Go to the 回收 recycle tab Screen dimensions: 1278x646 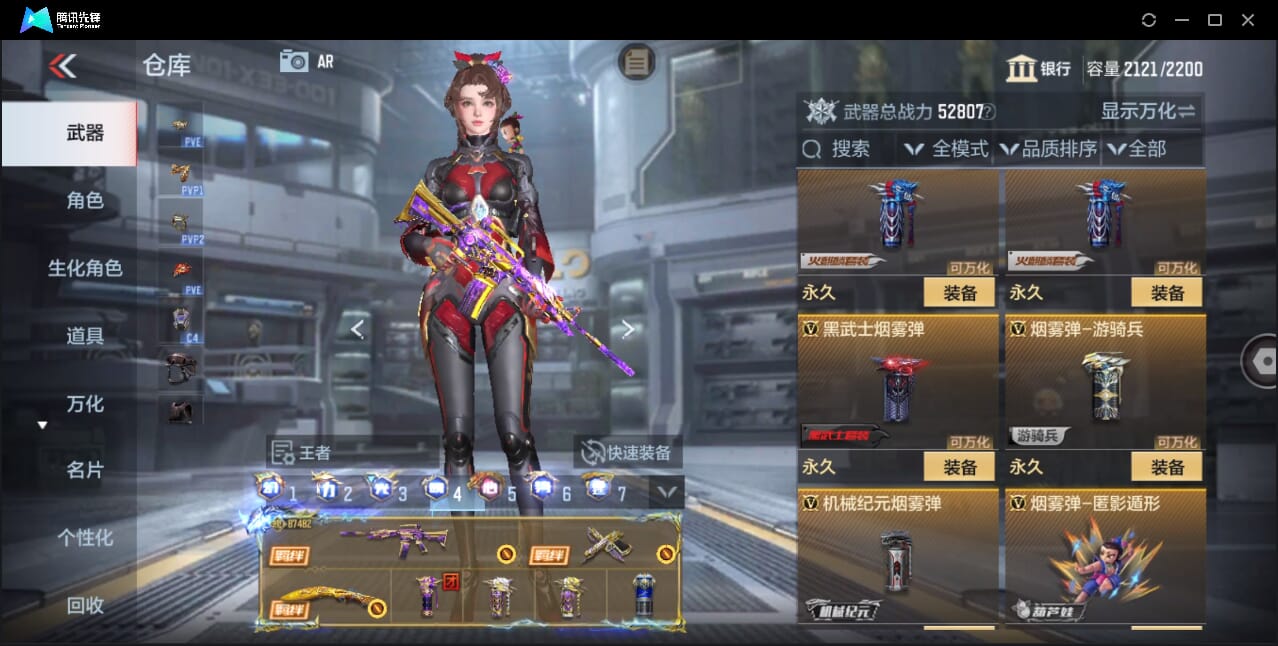click(84, 605)
